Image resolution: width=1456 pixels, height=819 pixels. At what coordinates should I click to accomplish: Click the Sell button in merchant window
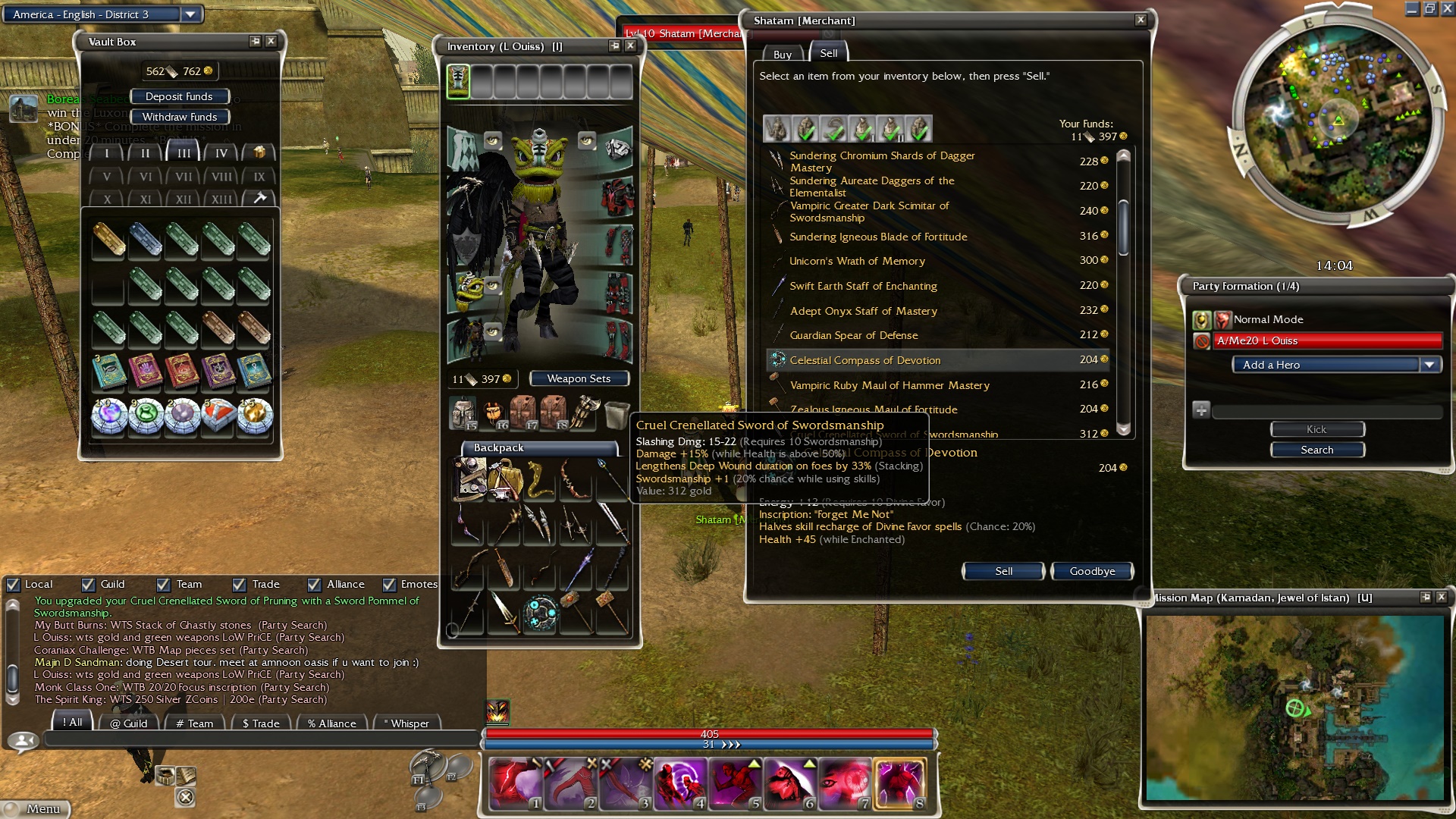(1003, 571)
